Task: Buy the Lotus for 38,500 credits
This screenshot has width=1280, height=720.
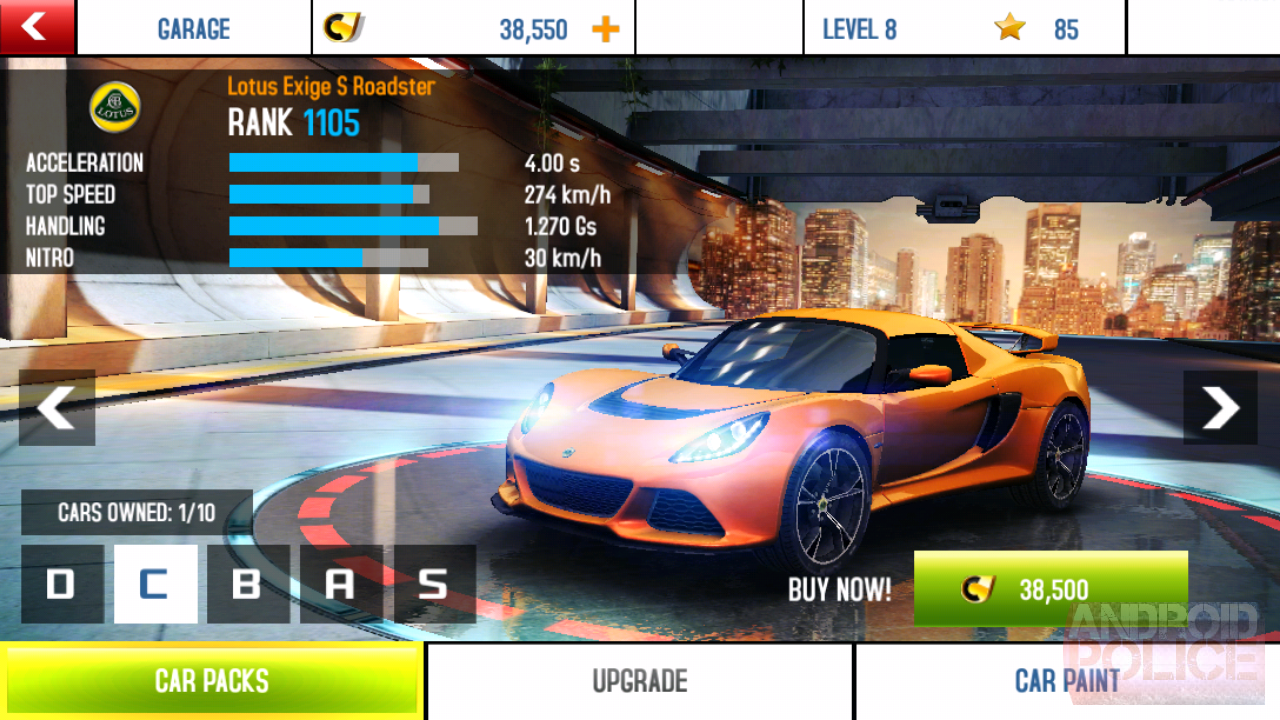Action: pos(1050,589)
